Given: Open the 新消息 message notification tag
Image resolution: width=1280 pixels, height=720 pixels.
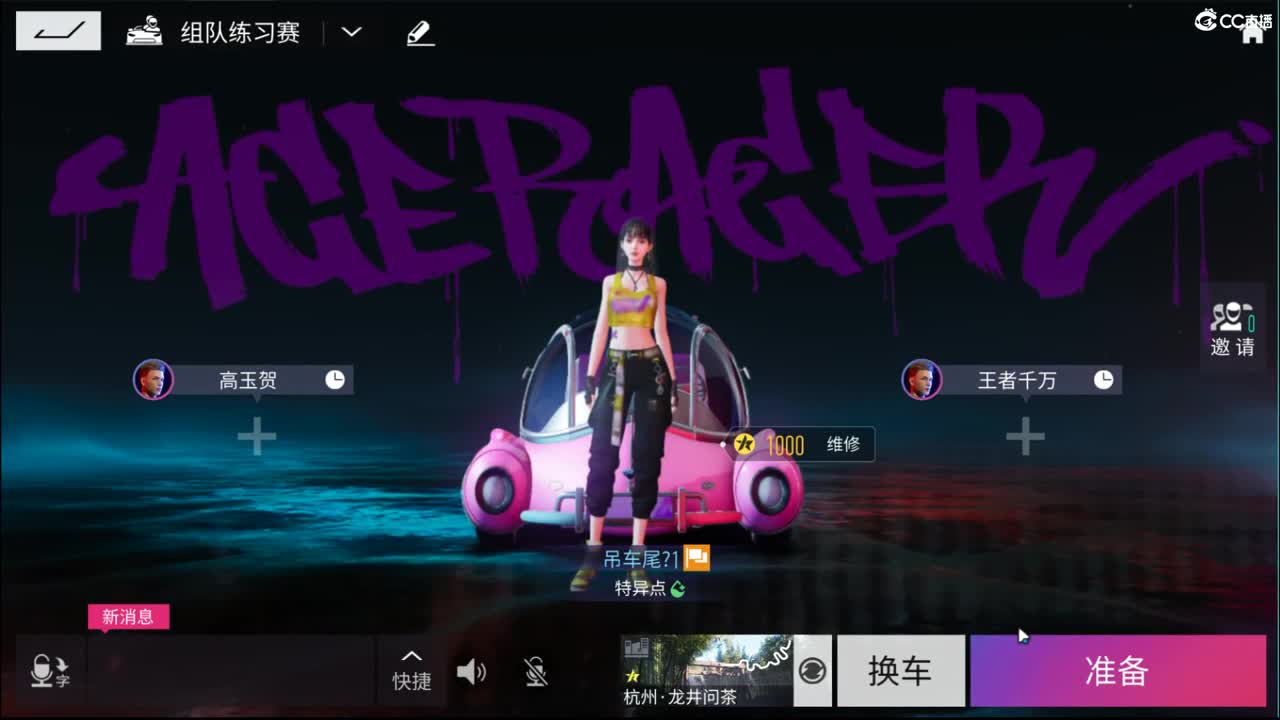Looking at the screenshot, I should coord(129,617).
